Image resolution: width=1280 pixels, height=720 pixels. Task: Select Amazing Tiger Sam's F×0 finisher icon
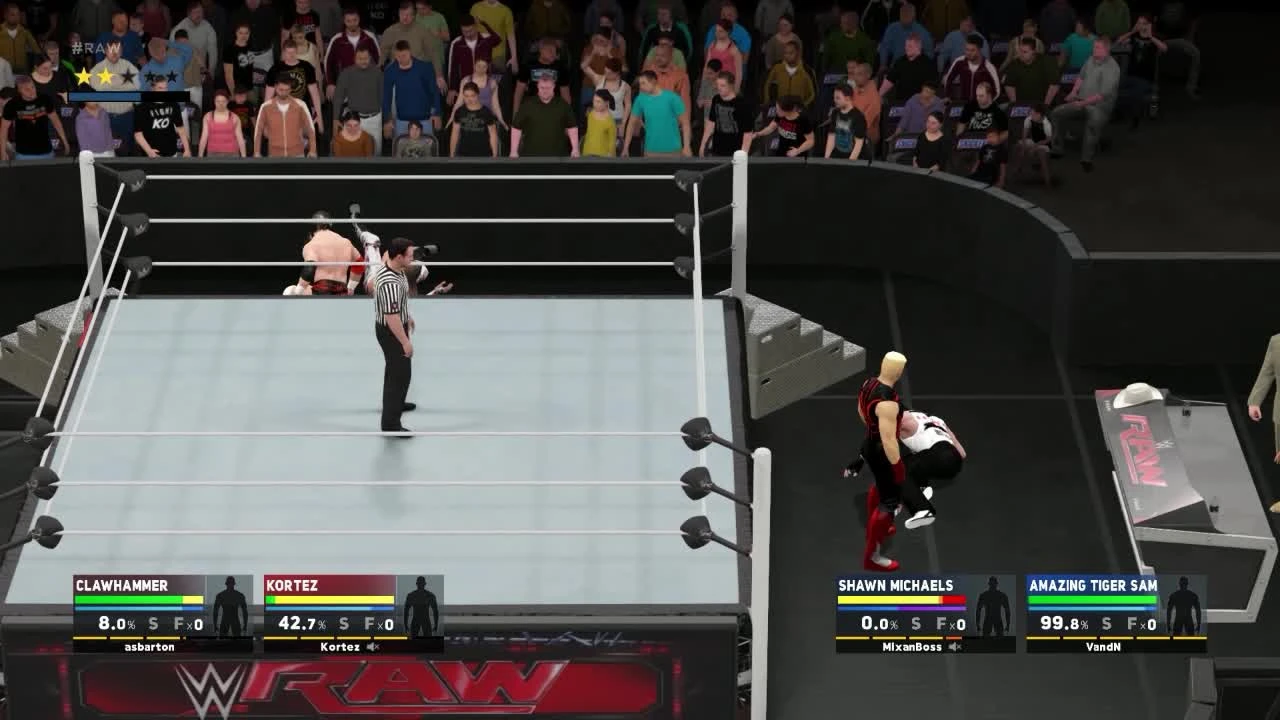(x=1142, y=625)
